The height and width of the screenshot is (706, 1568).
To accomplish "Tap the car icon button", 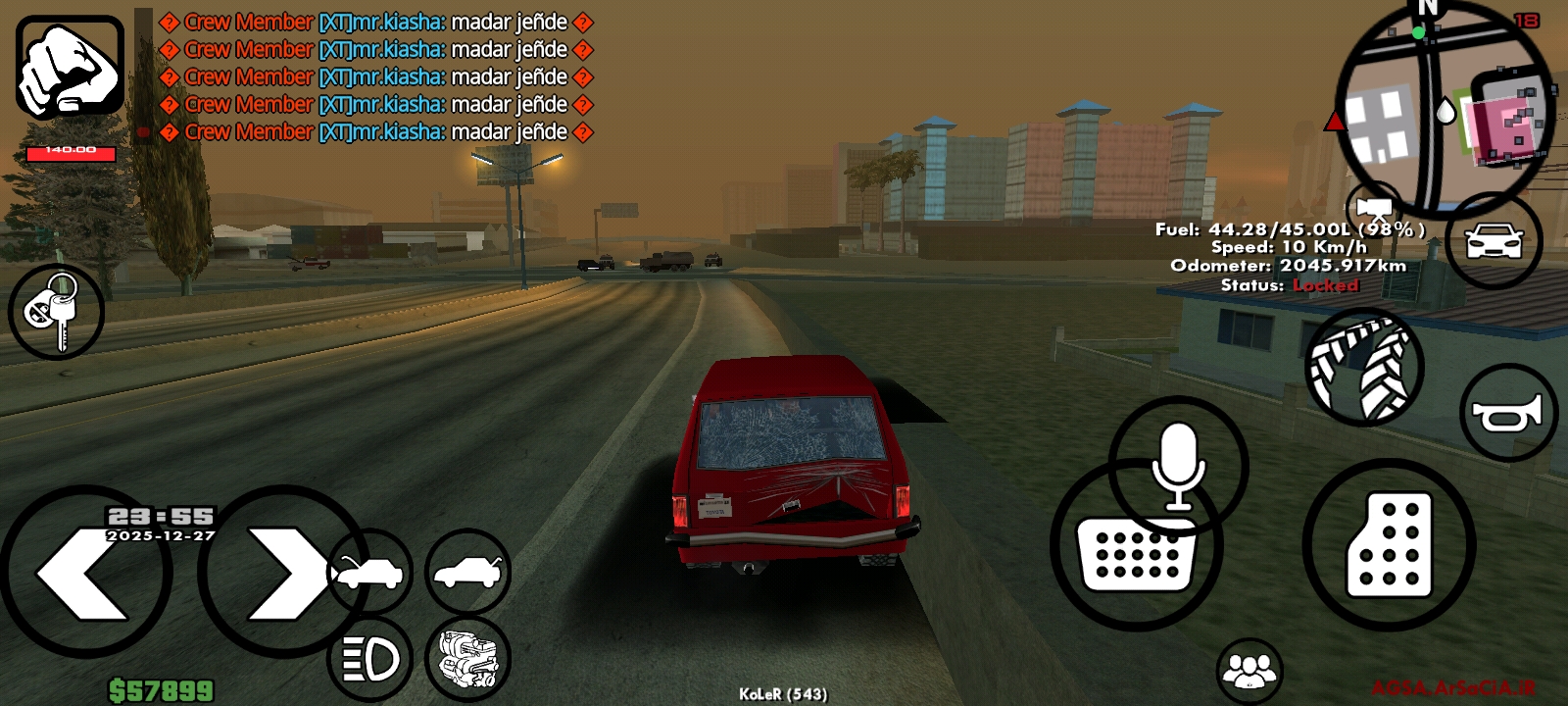I will click(1494, 240).
